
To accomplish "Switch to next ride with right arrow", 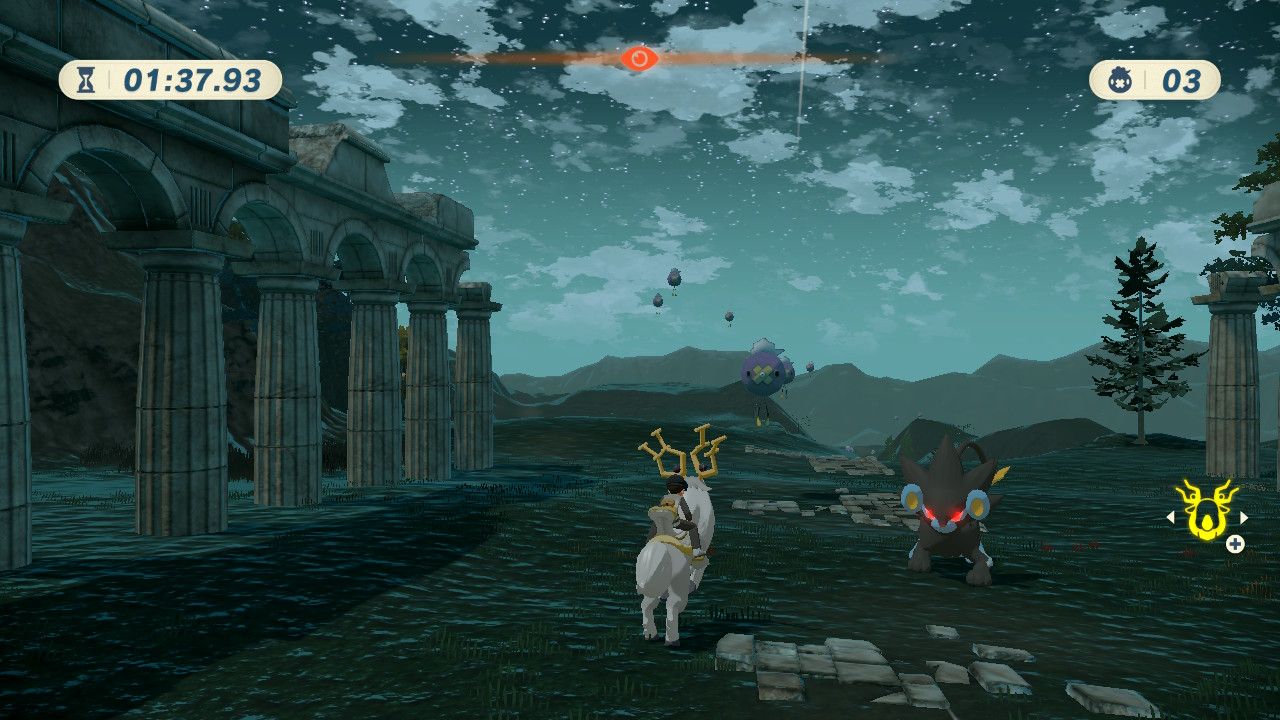I will (x=1244, y=518).
